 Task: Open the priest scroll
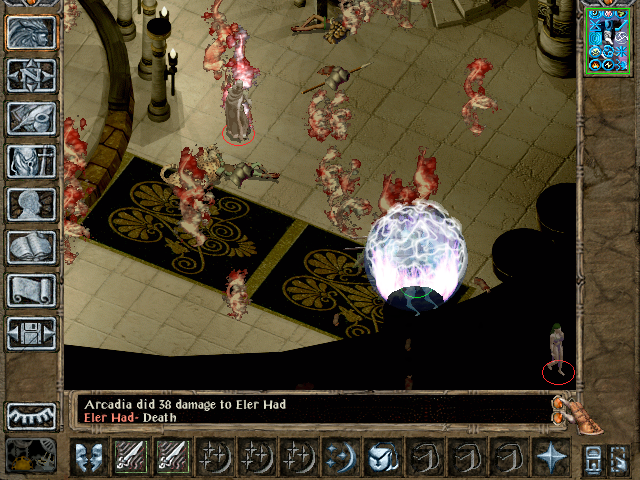tap(31, 290)
